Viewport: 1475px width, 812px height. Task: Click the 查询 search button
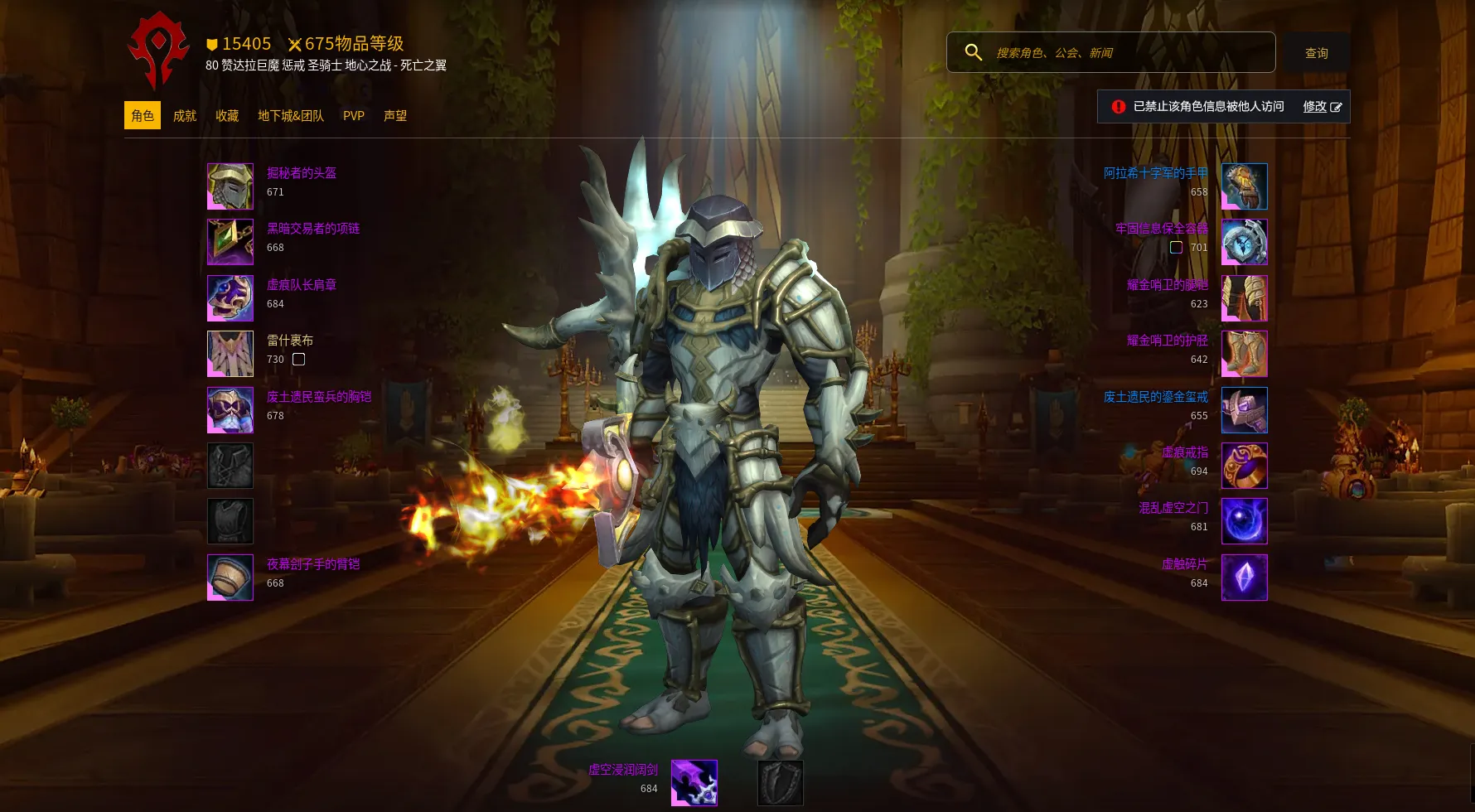click(x=1316, y=53)
